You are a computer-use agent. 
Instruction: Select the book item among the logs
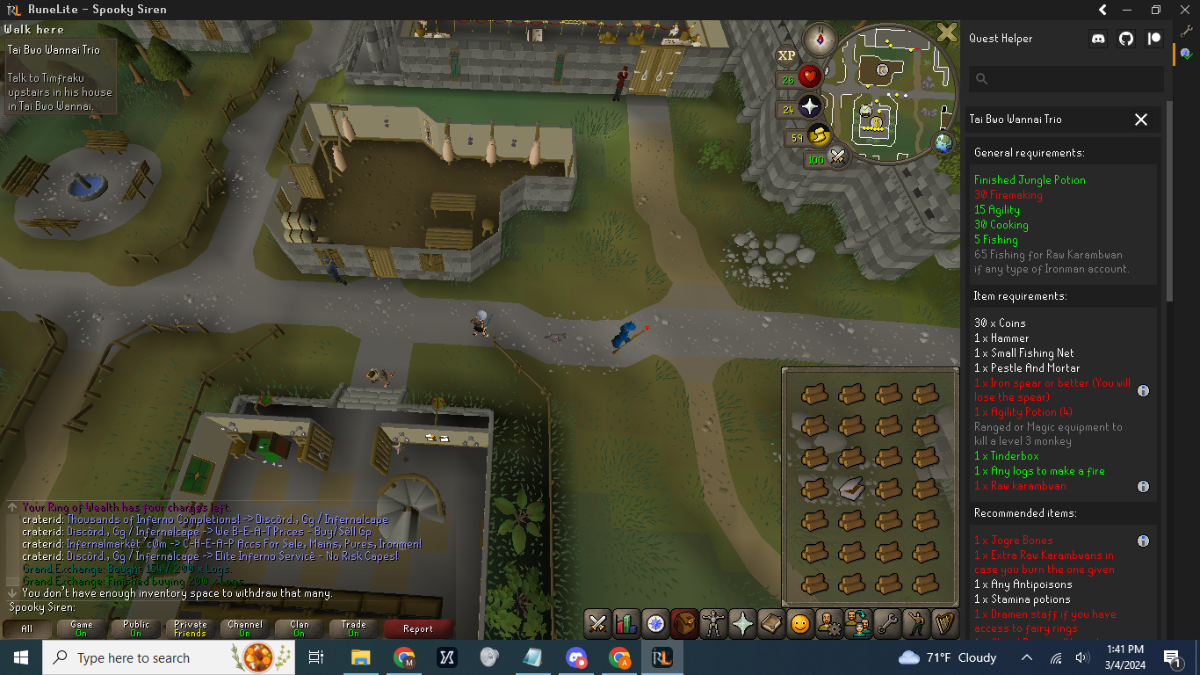click(x=851, y=488)
